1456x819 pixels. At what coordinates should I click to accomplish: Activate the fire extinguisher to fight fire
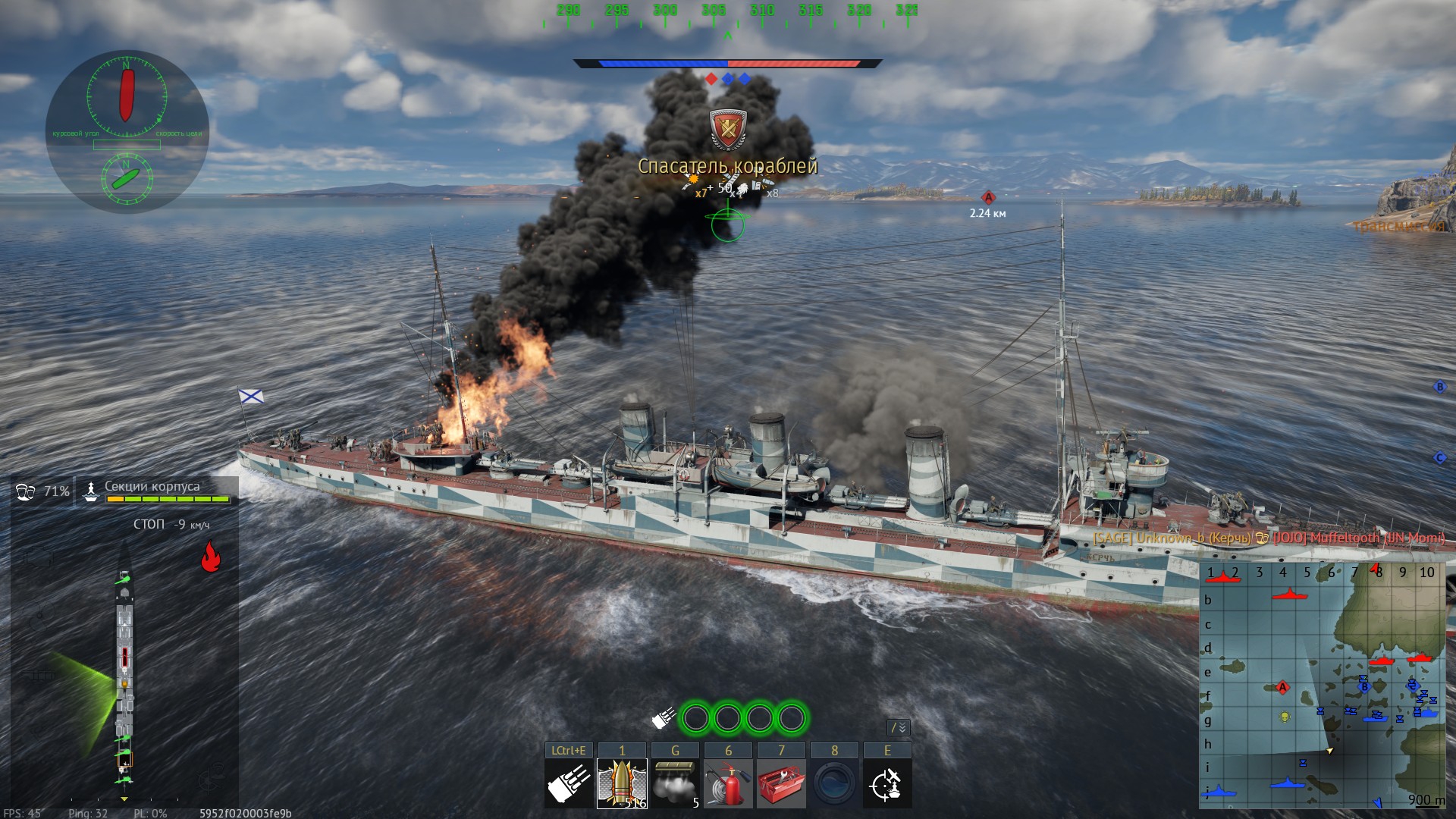[x=728, y=784]
